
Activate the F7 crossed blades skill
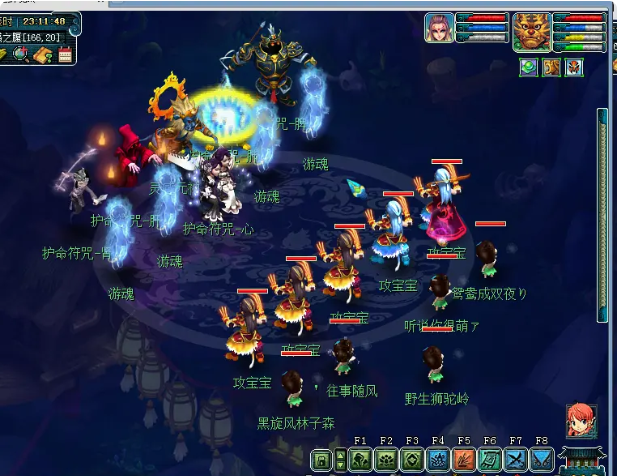point(515,460)
